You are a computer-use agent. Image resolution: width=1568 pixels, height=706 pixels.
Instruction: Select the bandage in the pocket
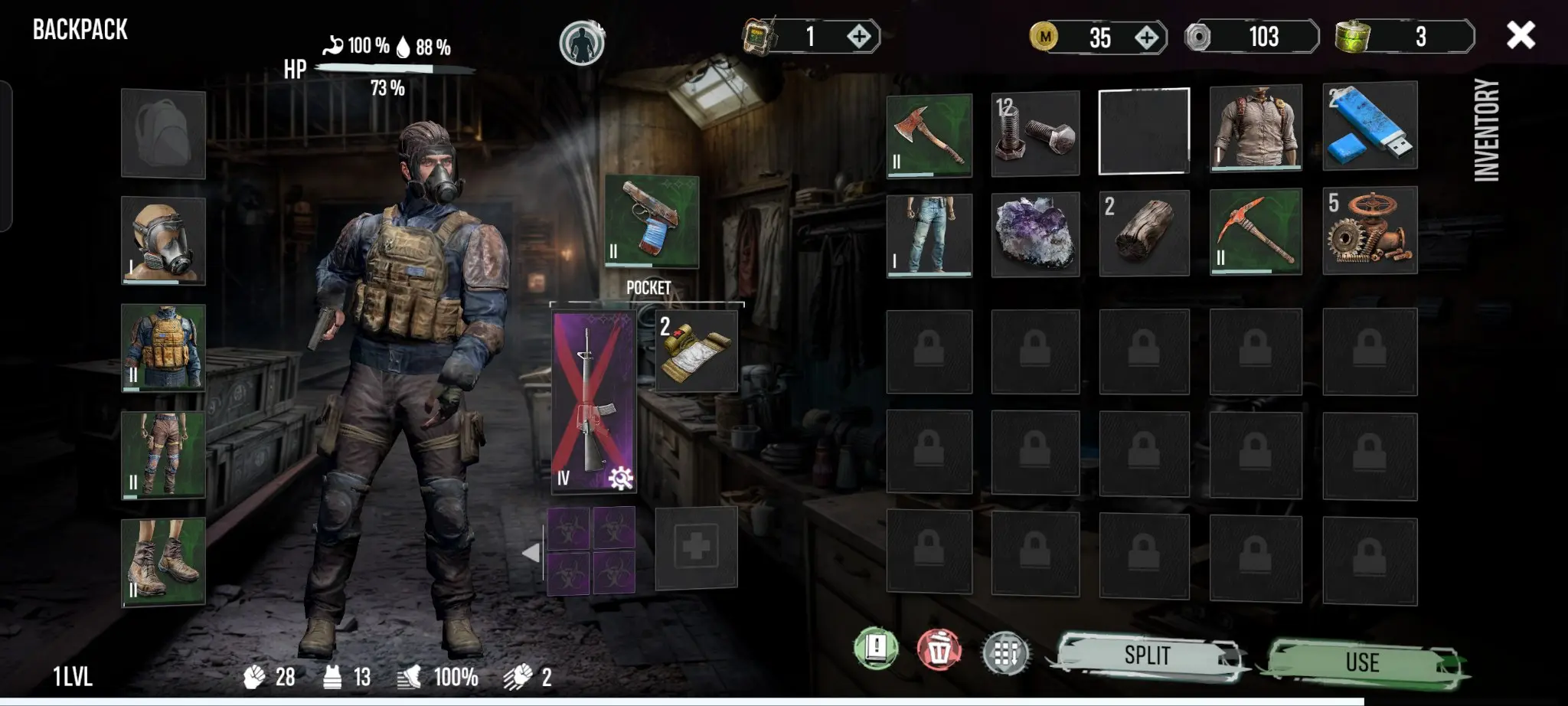click(x=696, y=351)
